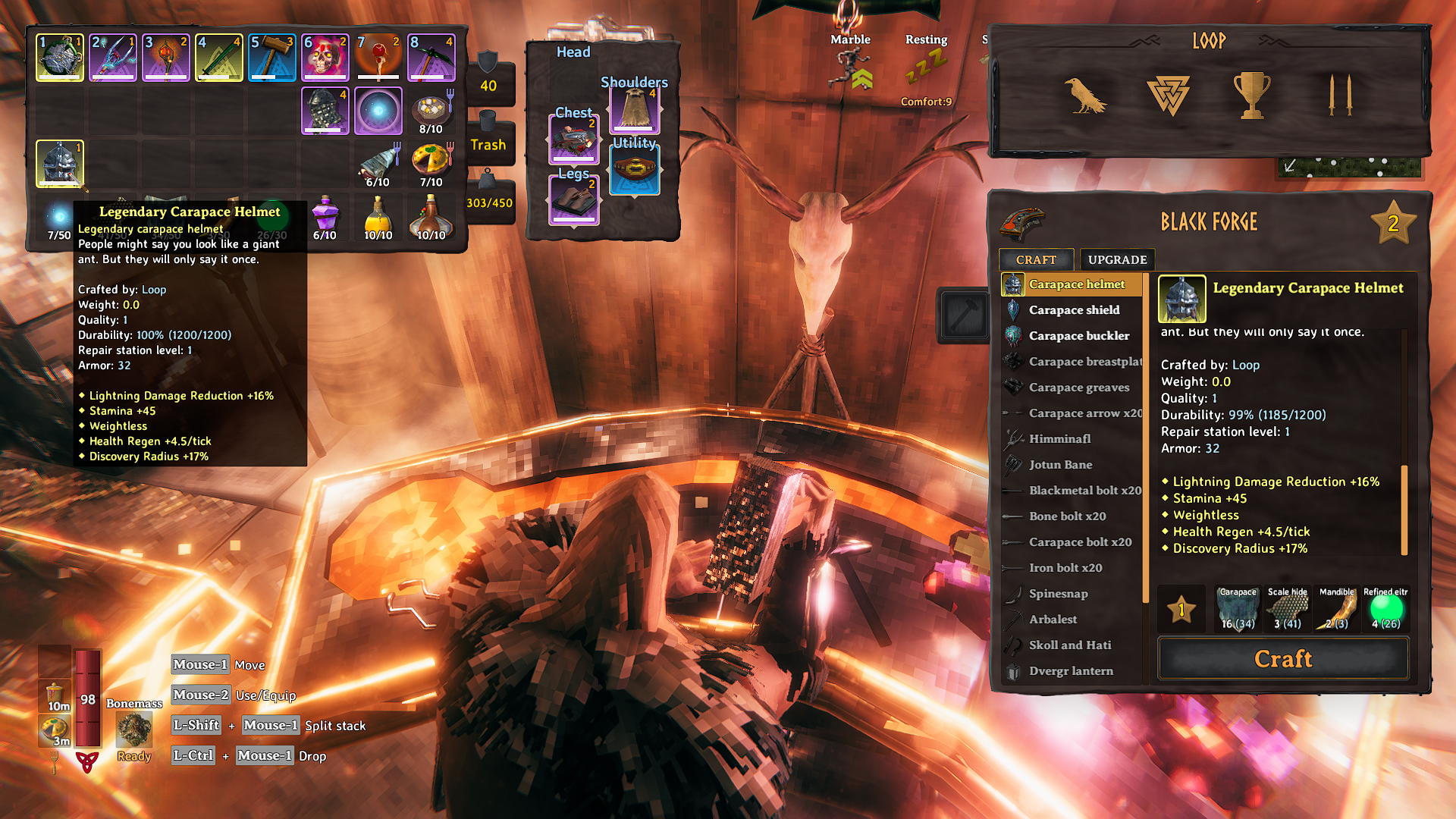The width and height of the screenshot is (1456, 819).
Task: Select the pink skull item in slot 6
Action: point(325,57)
